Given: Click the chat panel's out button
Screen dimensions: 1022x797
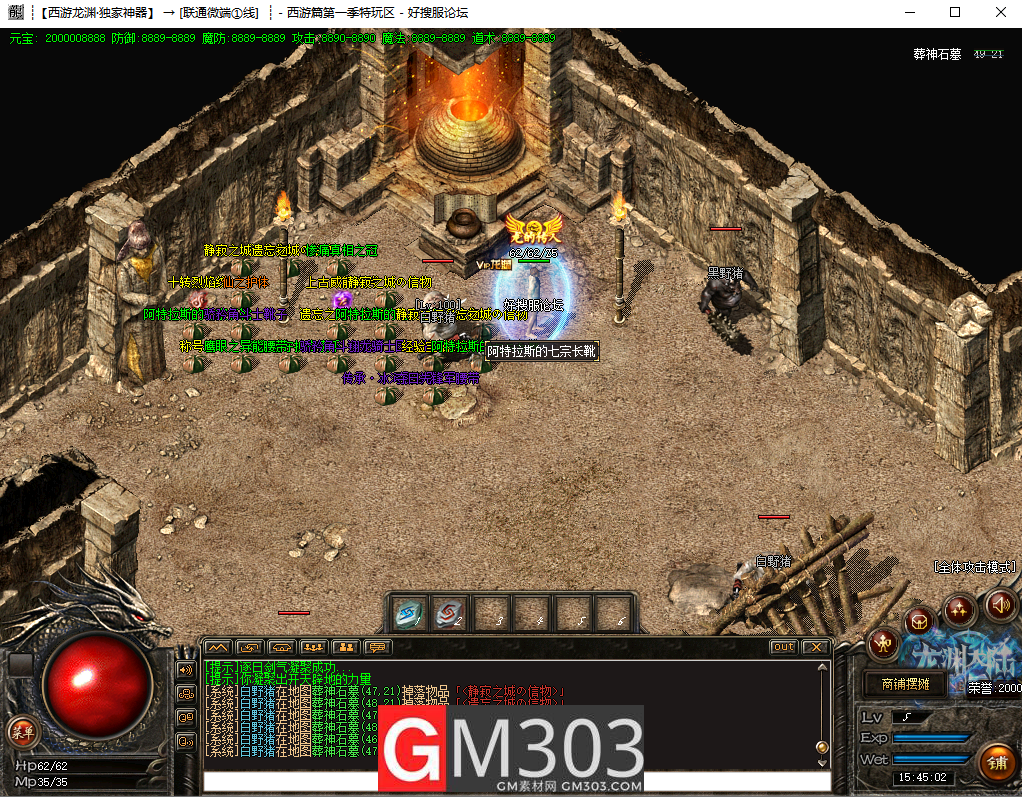Looking at the screenshot, I should pyautogui.click(x=784, y=647).
